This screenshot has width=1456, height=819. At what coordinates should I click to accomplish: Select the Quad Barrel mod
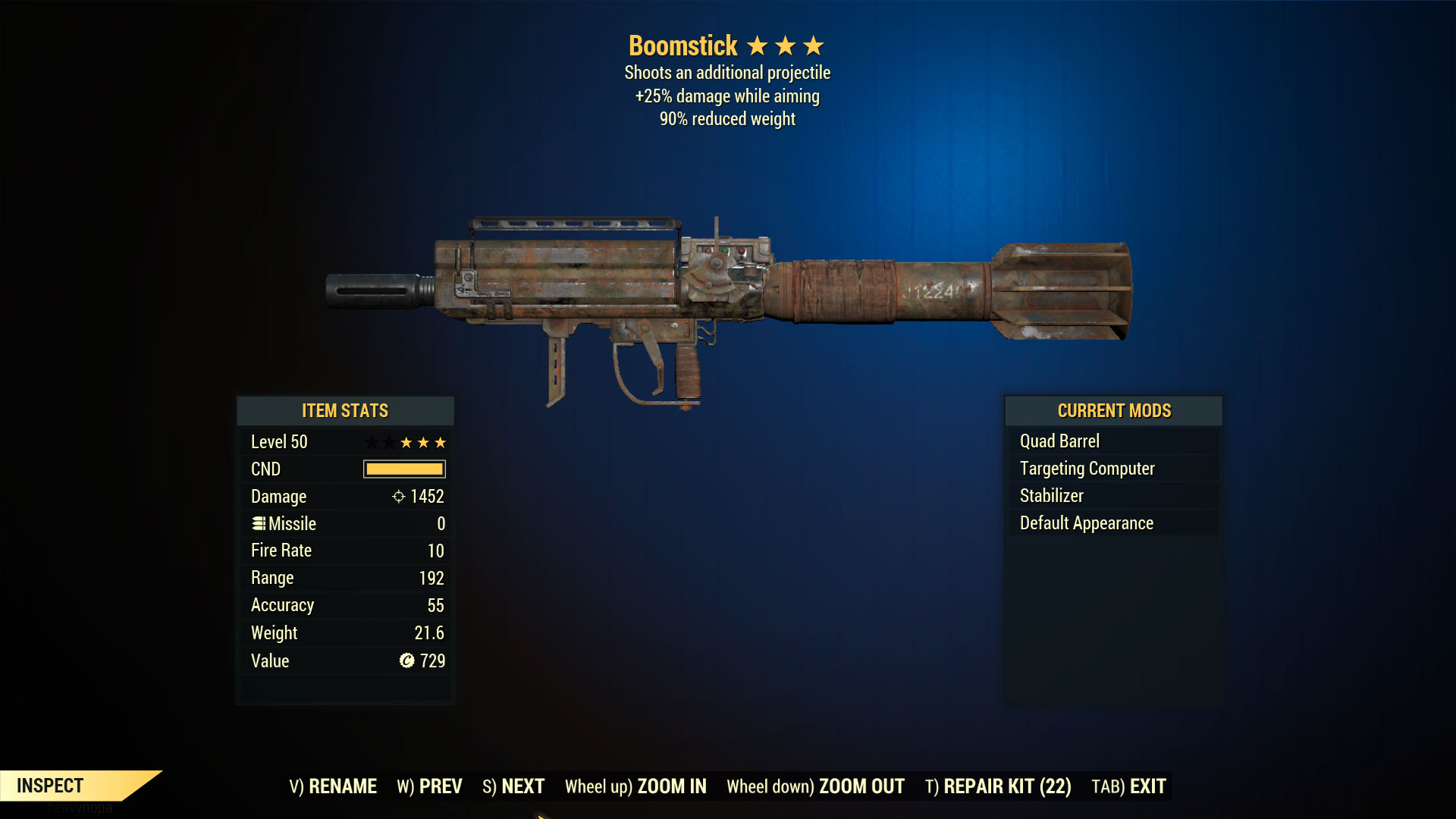(x=1059, y=441)
